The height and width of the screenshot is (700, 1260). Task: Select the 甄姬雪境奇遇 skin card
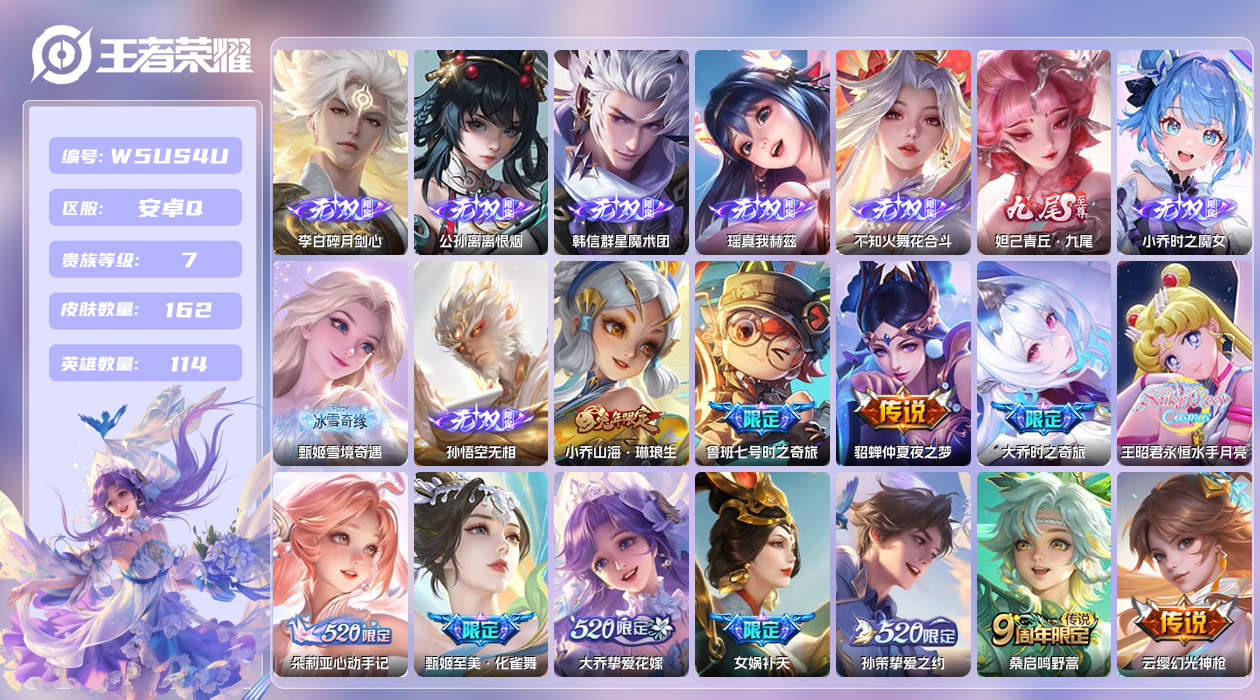coord(340,363)
